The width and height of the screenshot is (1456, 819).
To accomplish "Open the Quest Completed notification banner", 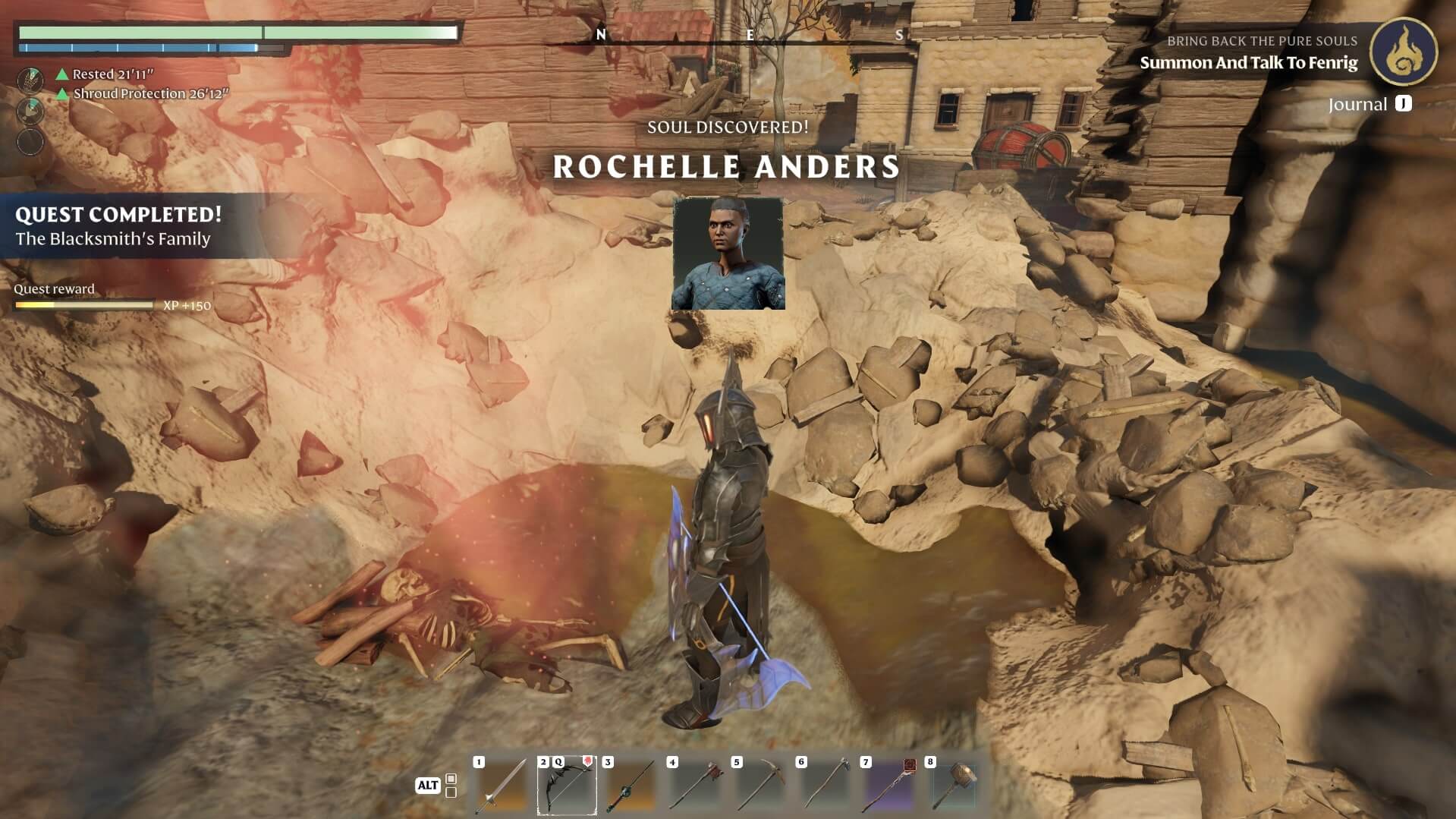I will [x=119, y=226].
